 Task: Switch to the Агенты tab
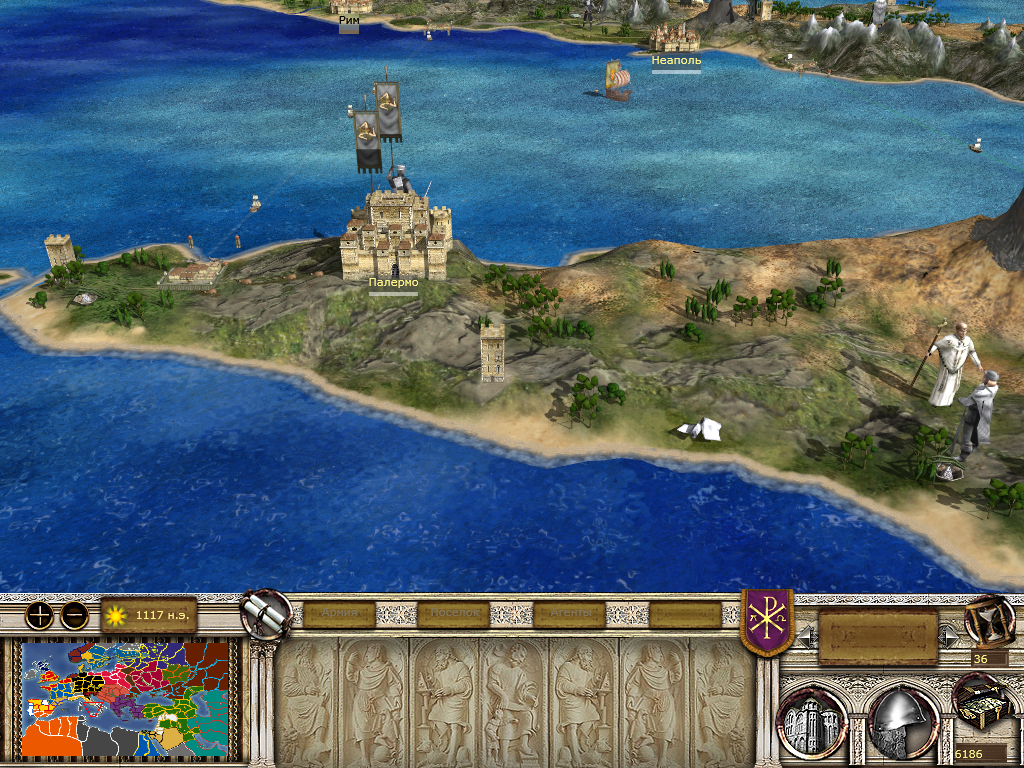pyautogui.click(x=569, y=614)
